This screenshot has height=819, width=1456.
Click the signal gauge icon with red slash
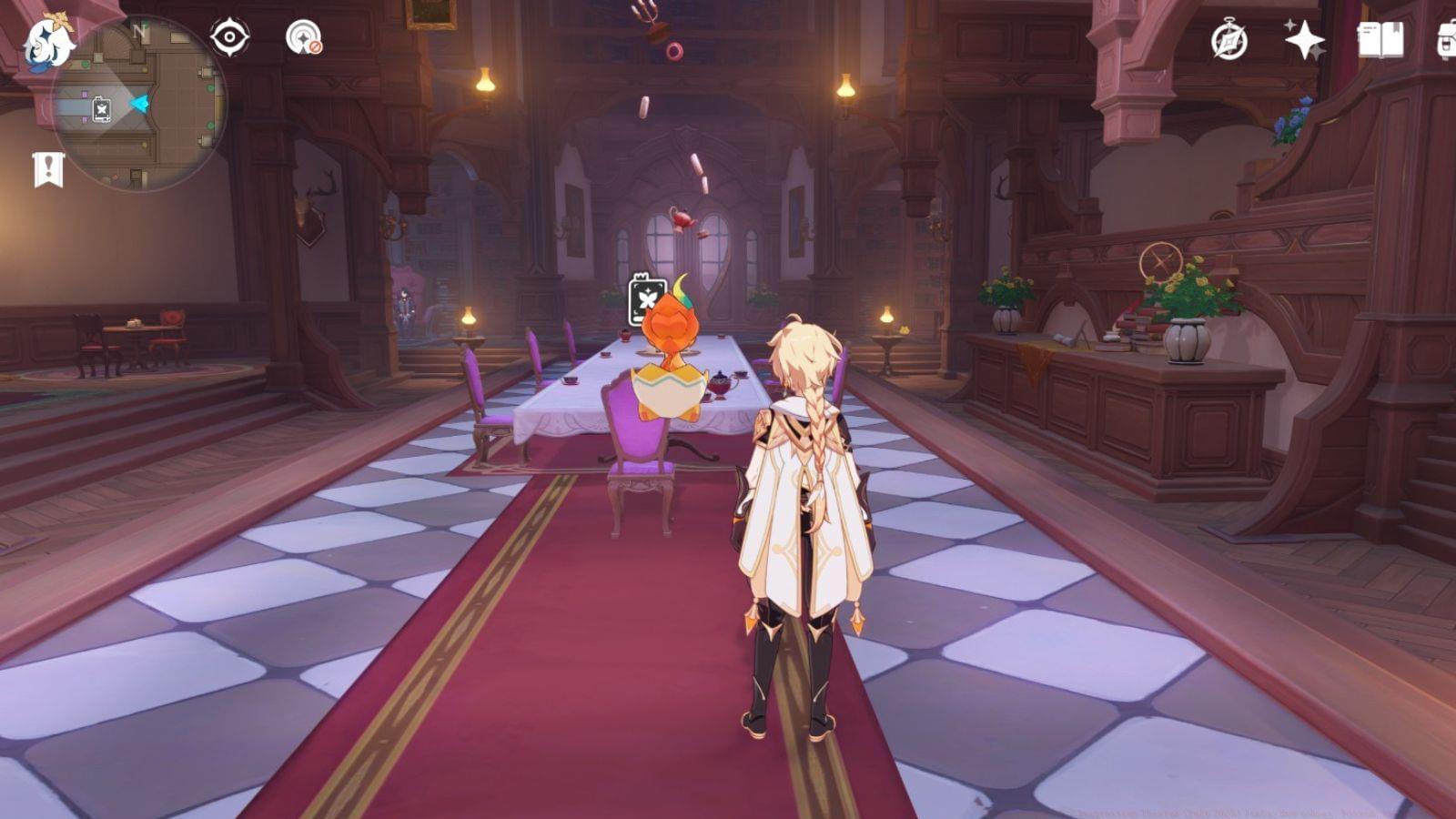303,38
